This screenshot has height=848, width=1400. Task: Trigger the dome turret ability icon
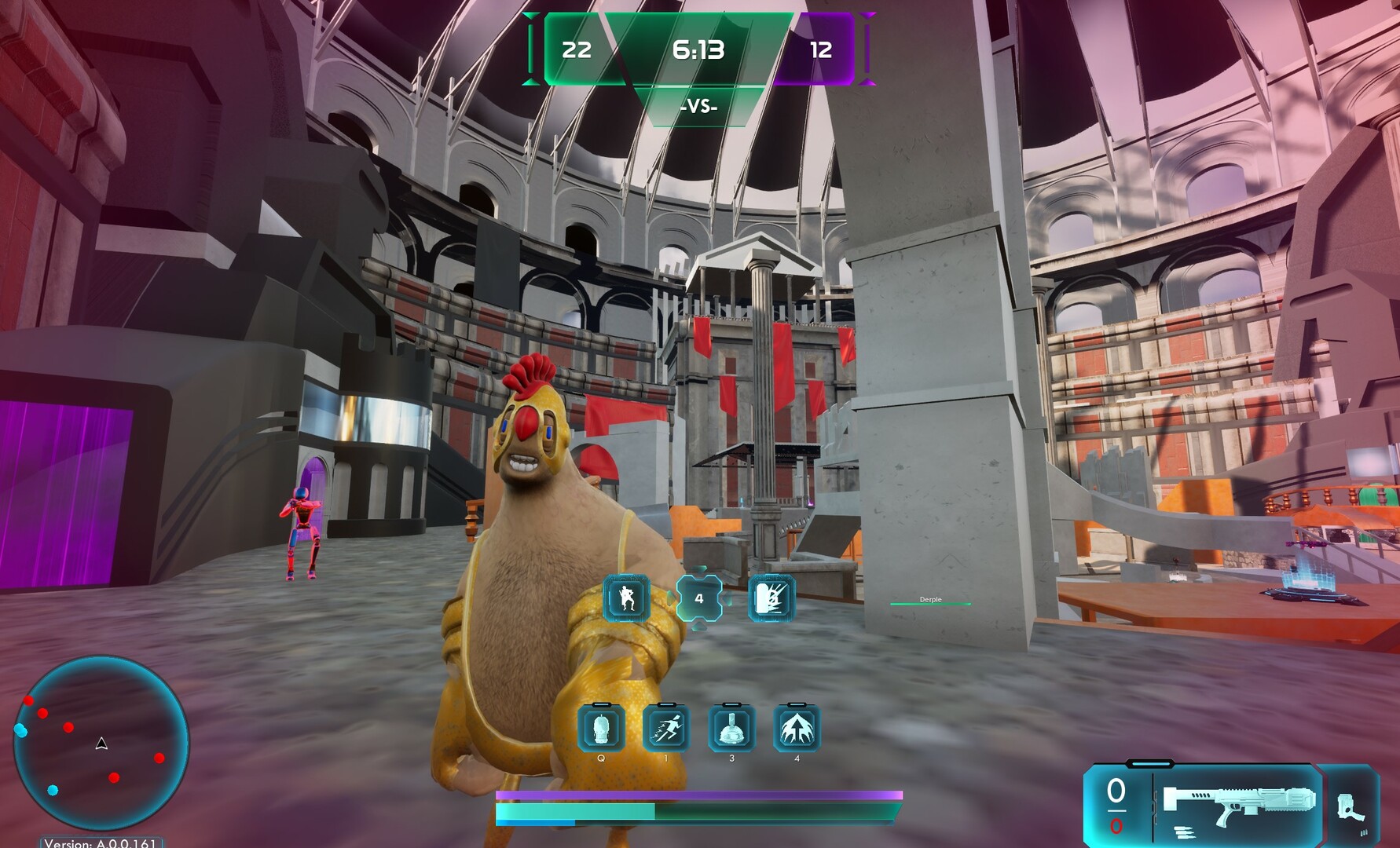(x=731, y=728)
